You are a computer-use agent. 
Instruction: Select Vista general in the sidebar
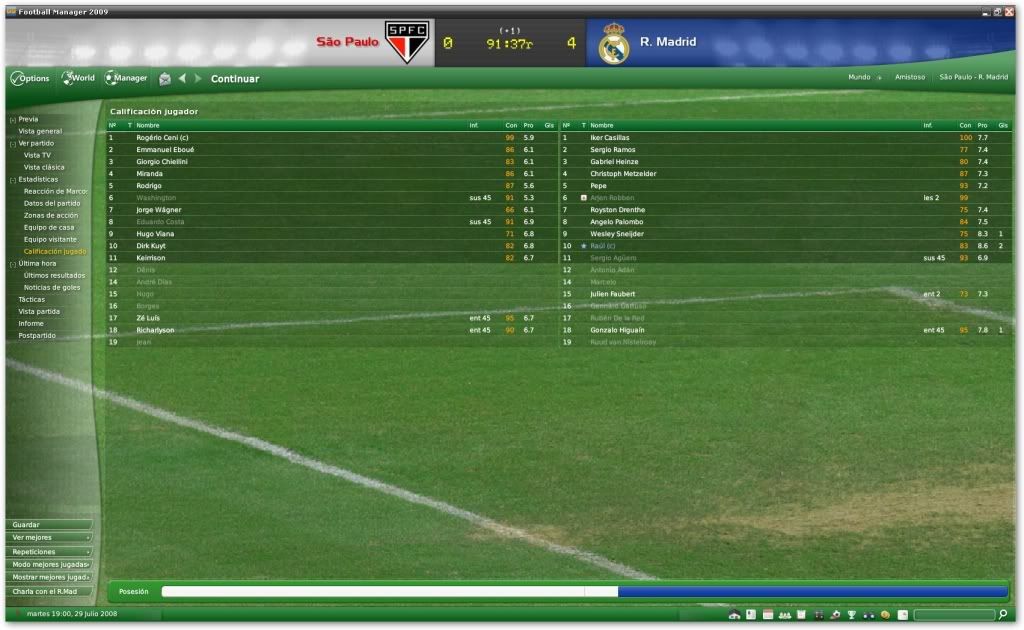(40, 131)
